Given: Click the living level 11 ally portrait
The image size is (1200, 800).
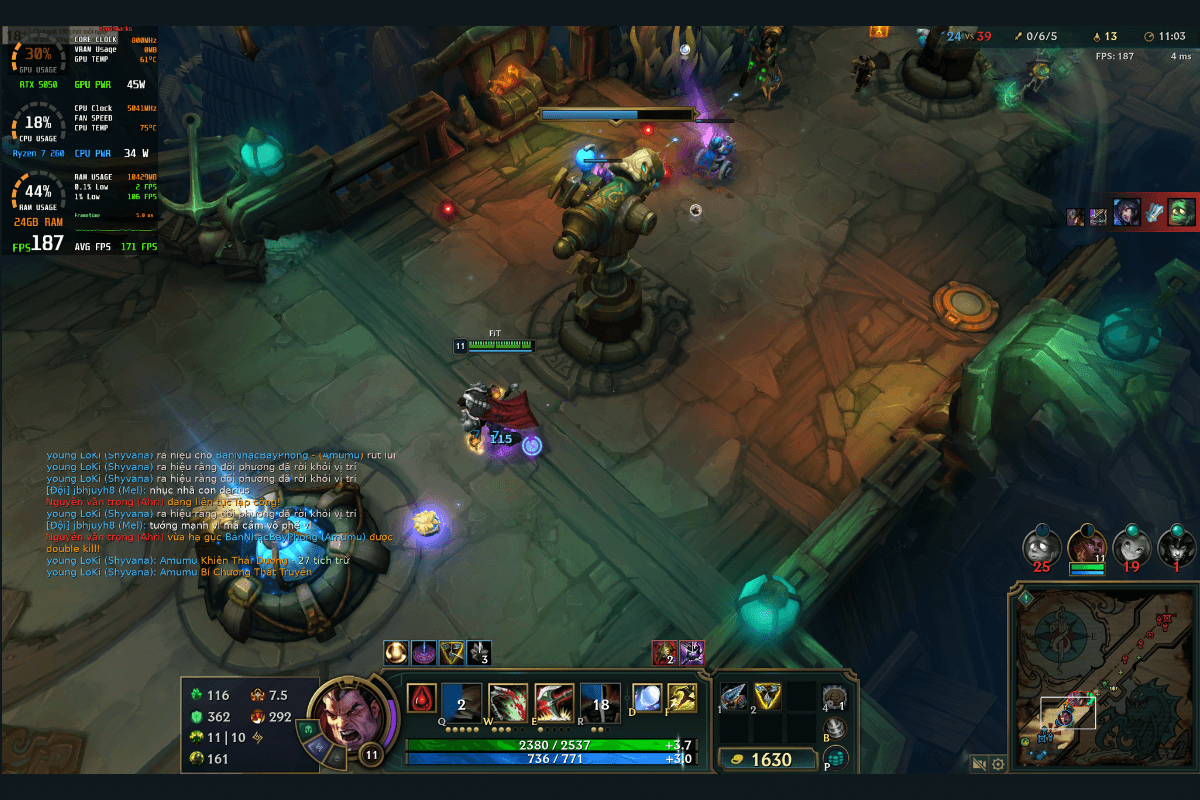Looking at the screenshot, I should 1086,547.
